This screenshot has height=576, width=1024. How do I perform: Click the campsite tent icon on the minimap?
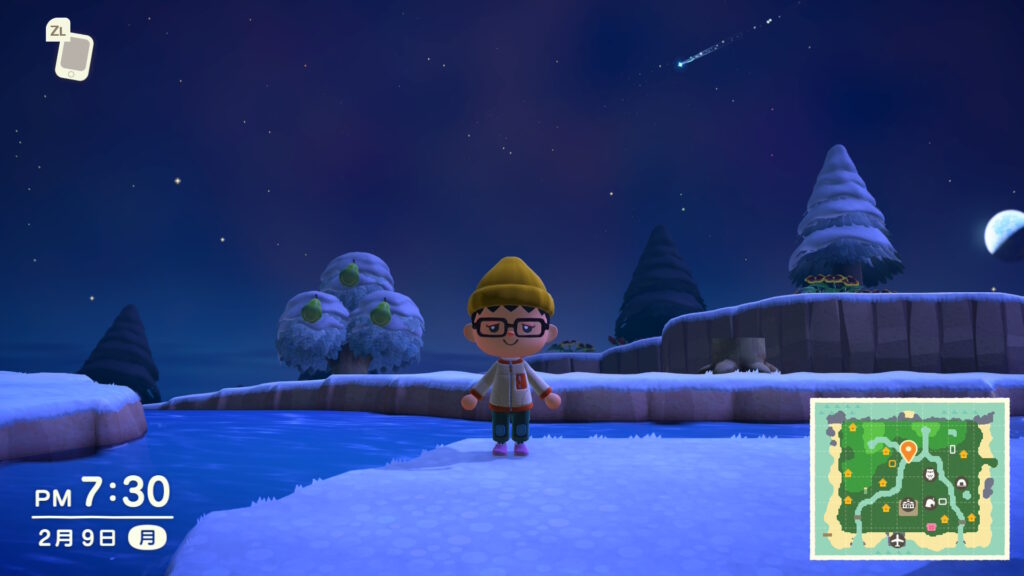point(961,482)
